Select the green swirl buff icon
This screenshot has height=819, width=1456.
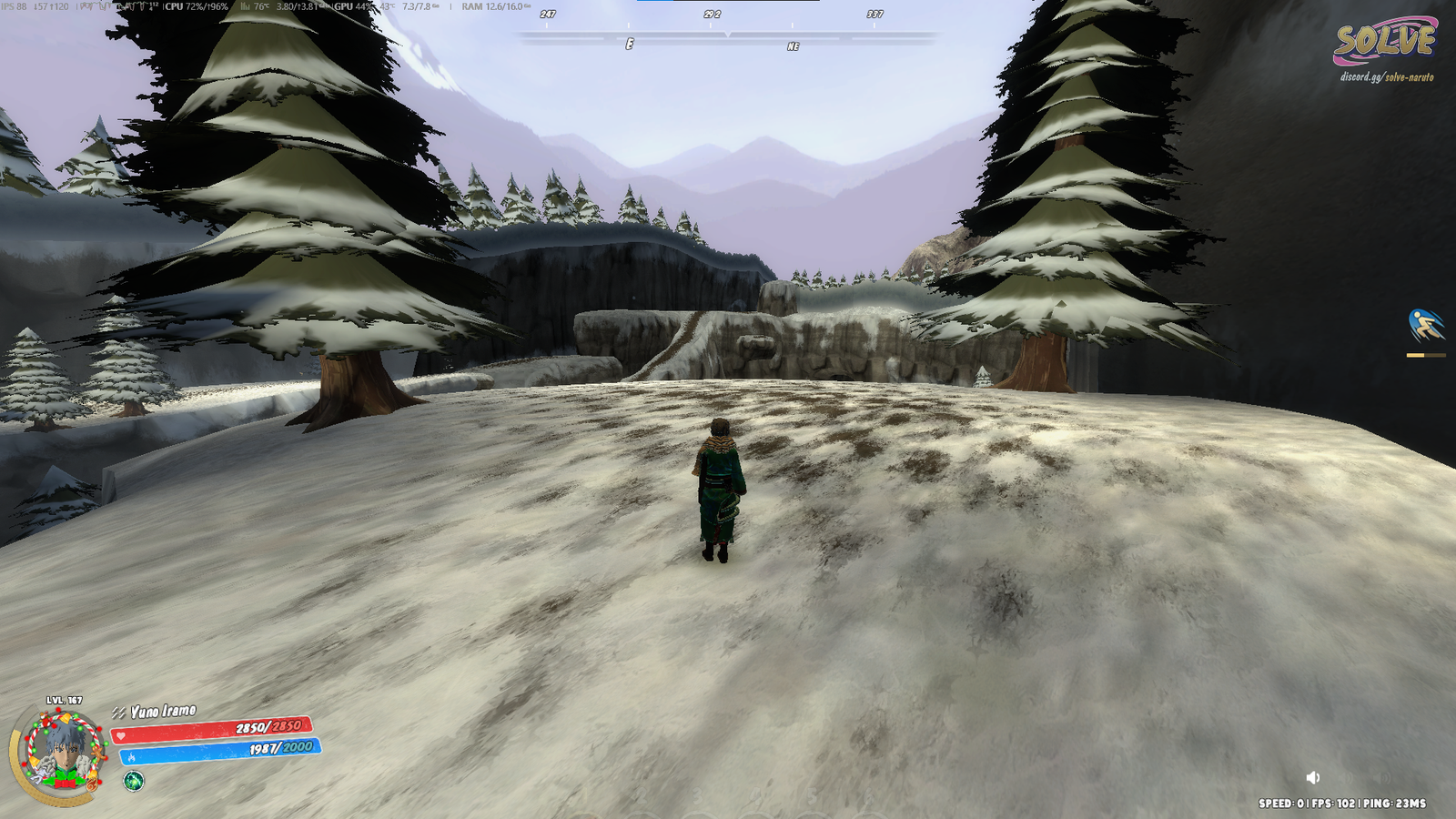tap(134, 781)
